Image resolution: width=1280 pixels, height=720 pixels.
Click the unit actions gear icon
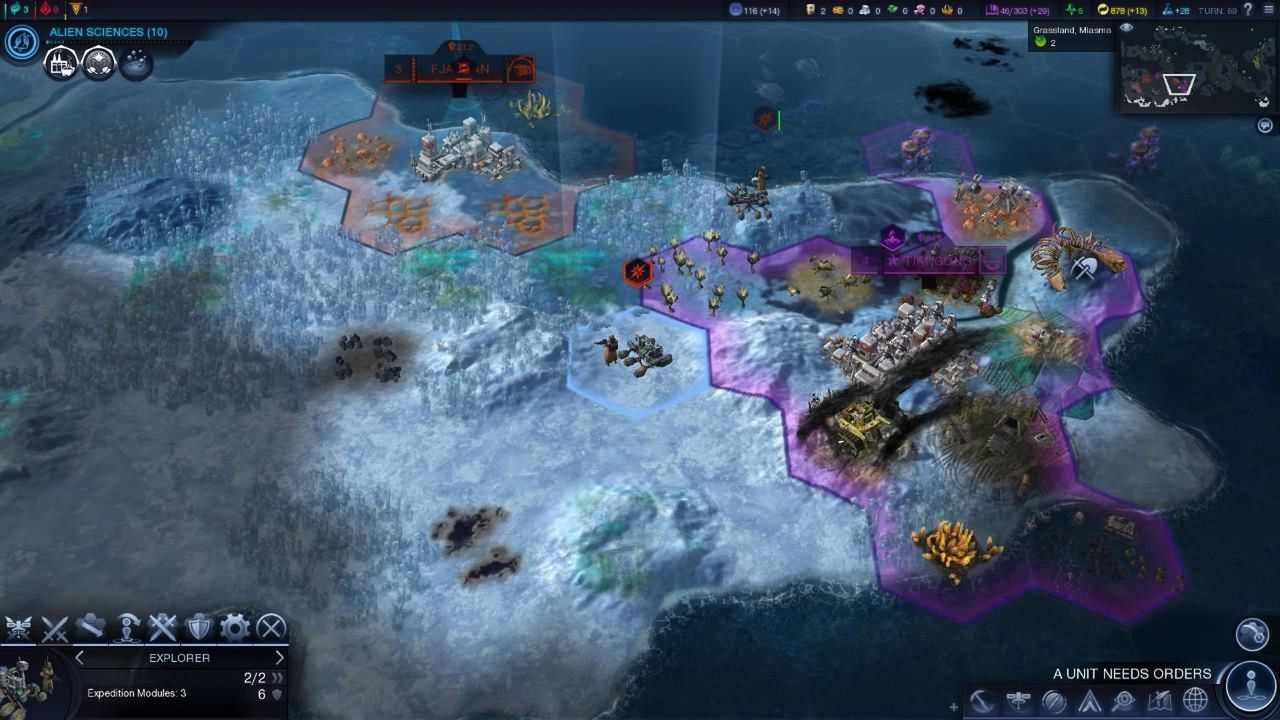233,628
